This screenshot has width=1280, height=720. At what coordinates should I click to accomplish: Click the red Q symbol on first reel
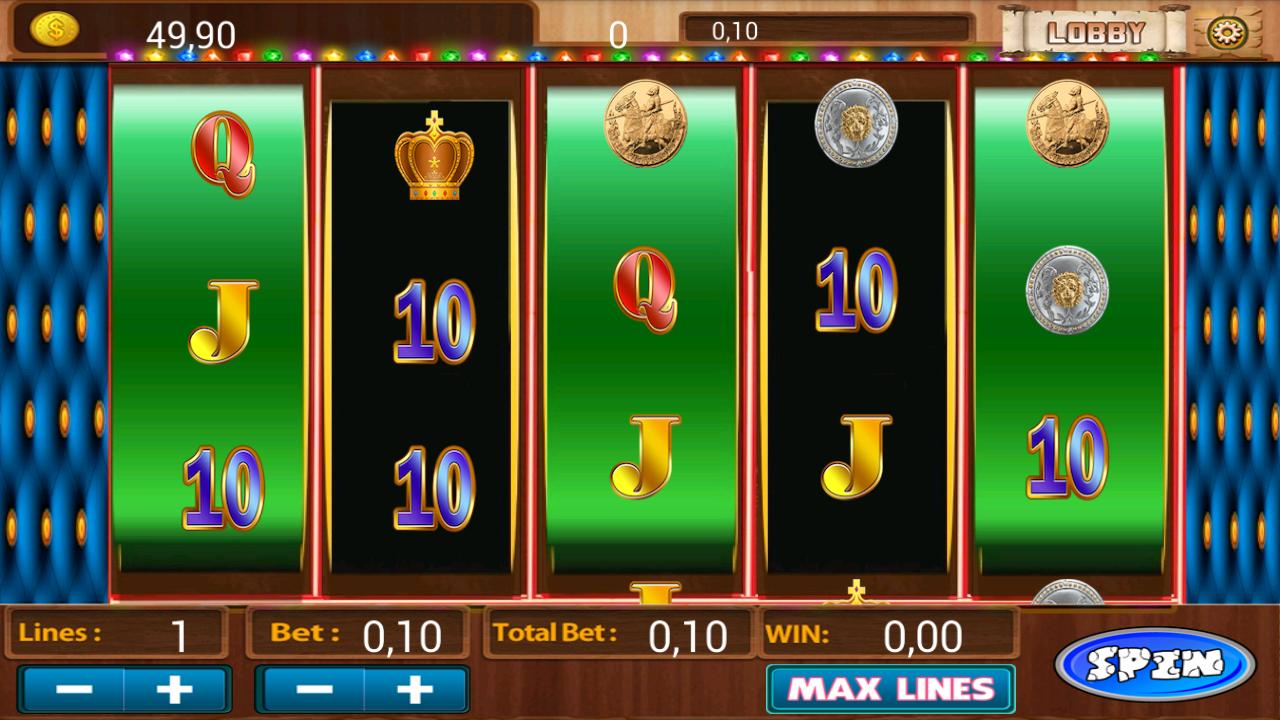(224, 155)
